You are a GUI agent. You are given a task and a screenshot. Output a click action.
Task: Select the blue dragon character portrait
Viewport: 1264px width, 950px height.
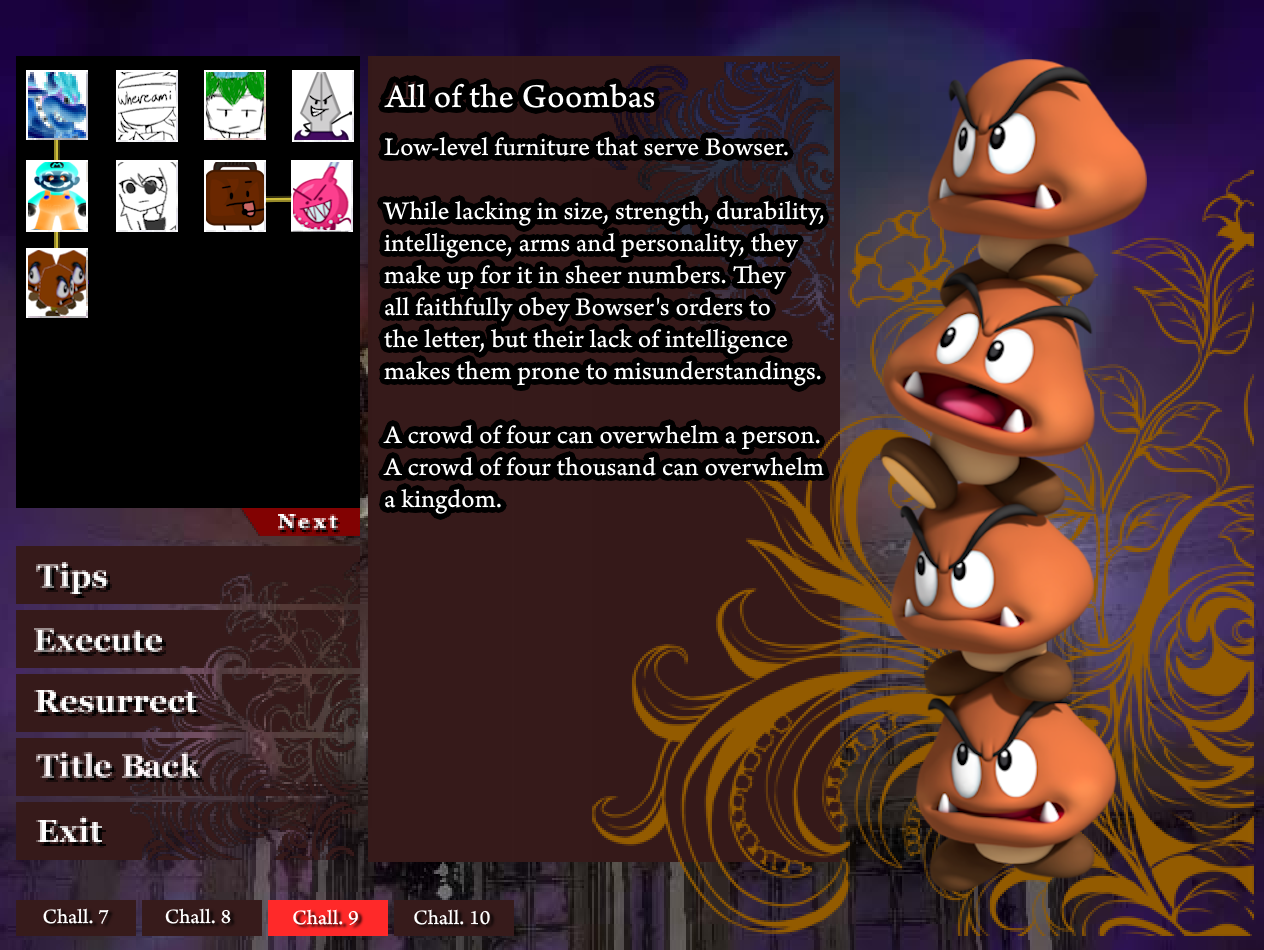coord(57,105)
